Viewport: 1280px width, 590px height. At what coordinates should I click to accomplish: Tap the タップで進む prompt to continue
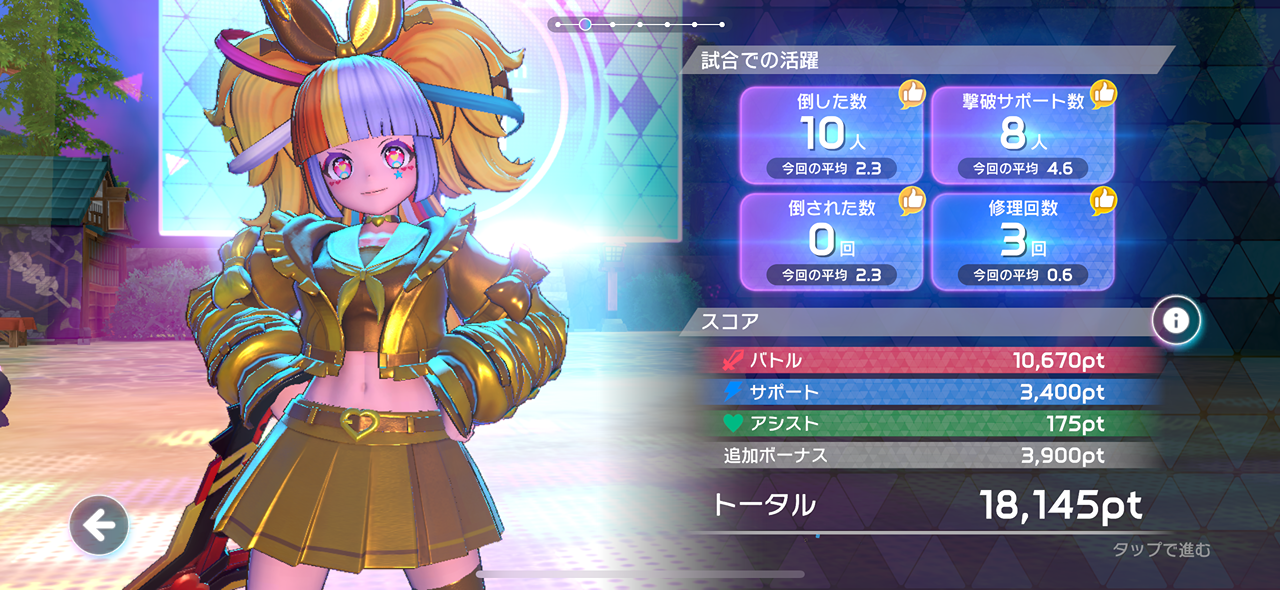click(x=1161, y=549)
